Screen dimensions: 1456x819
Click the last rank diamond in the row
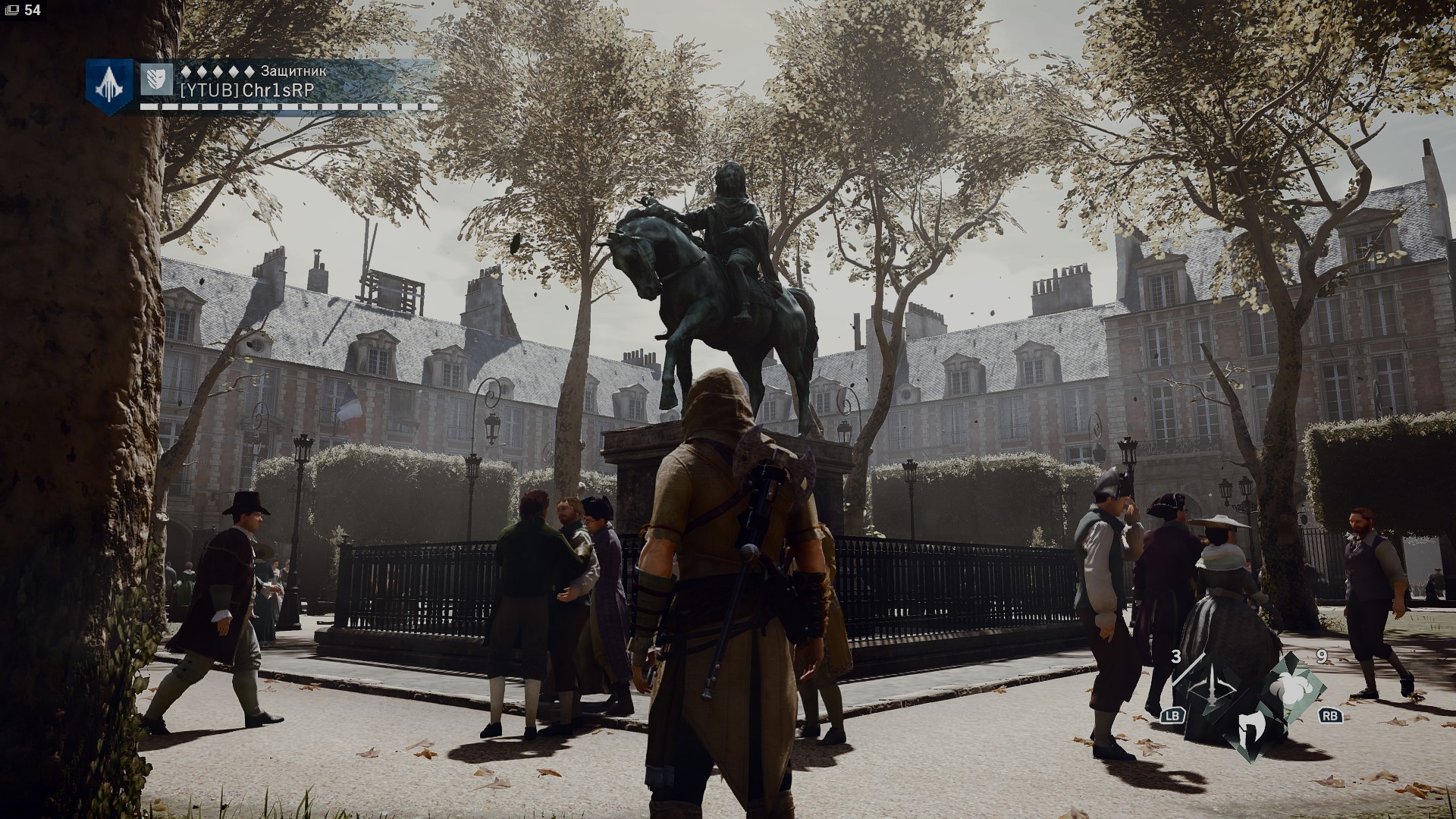250,73
